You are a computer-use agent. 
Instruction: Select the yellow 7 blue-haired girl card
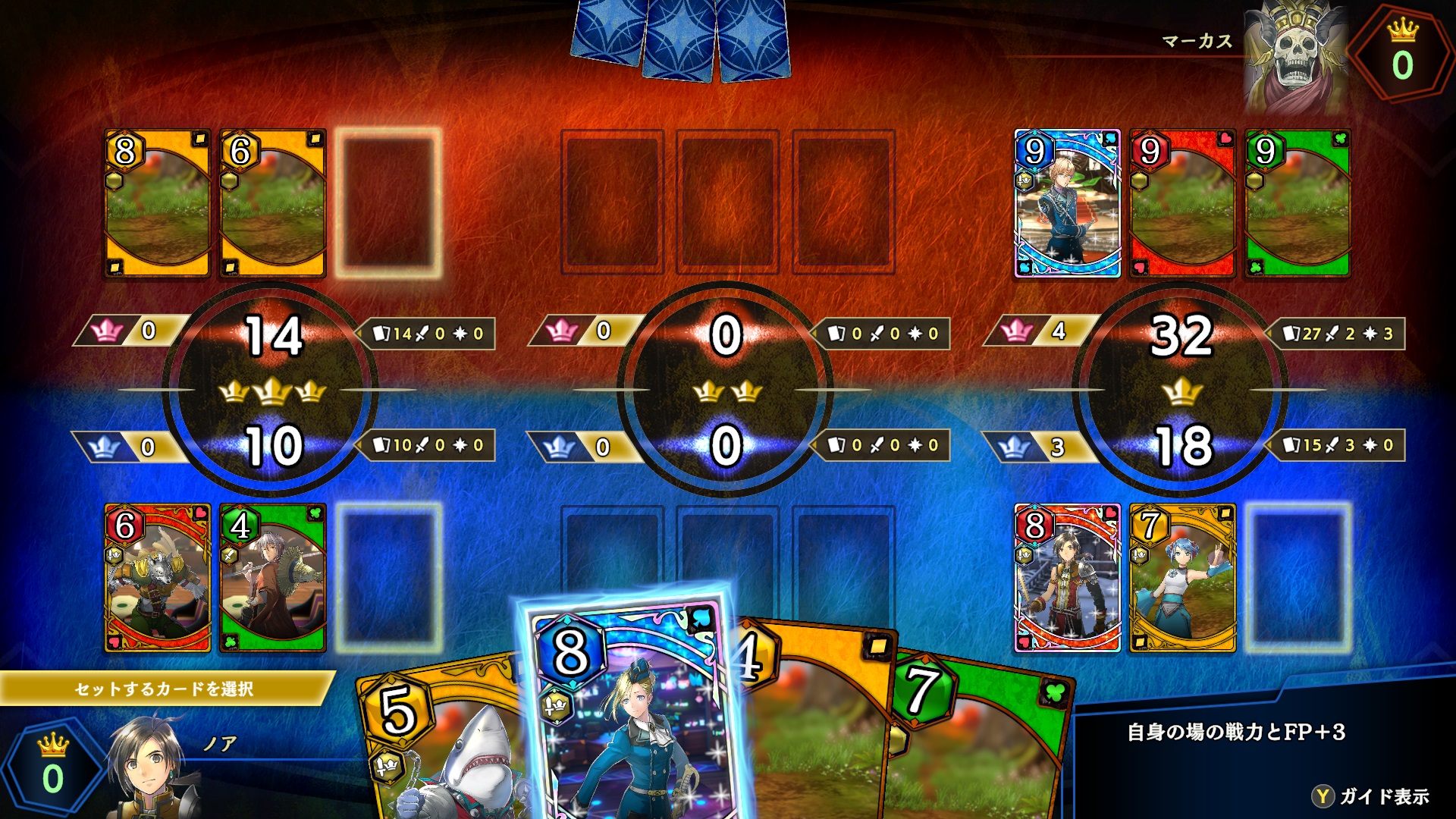[x=1182, y=578]
